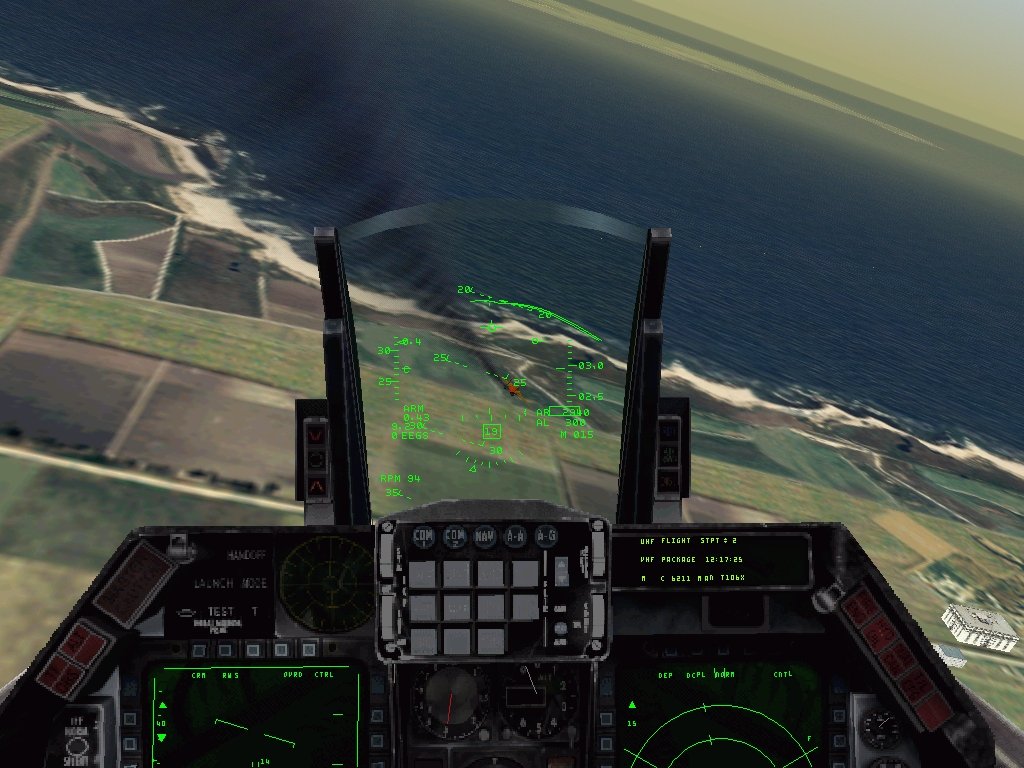Viewport: 1024px width, 768px height.
Task: Increase radar range with the up arrow
Action: [162, 705]
